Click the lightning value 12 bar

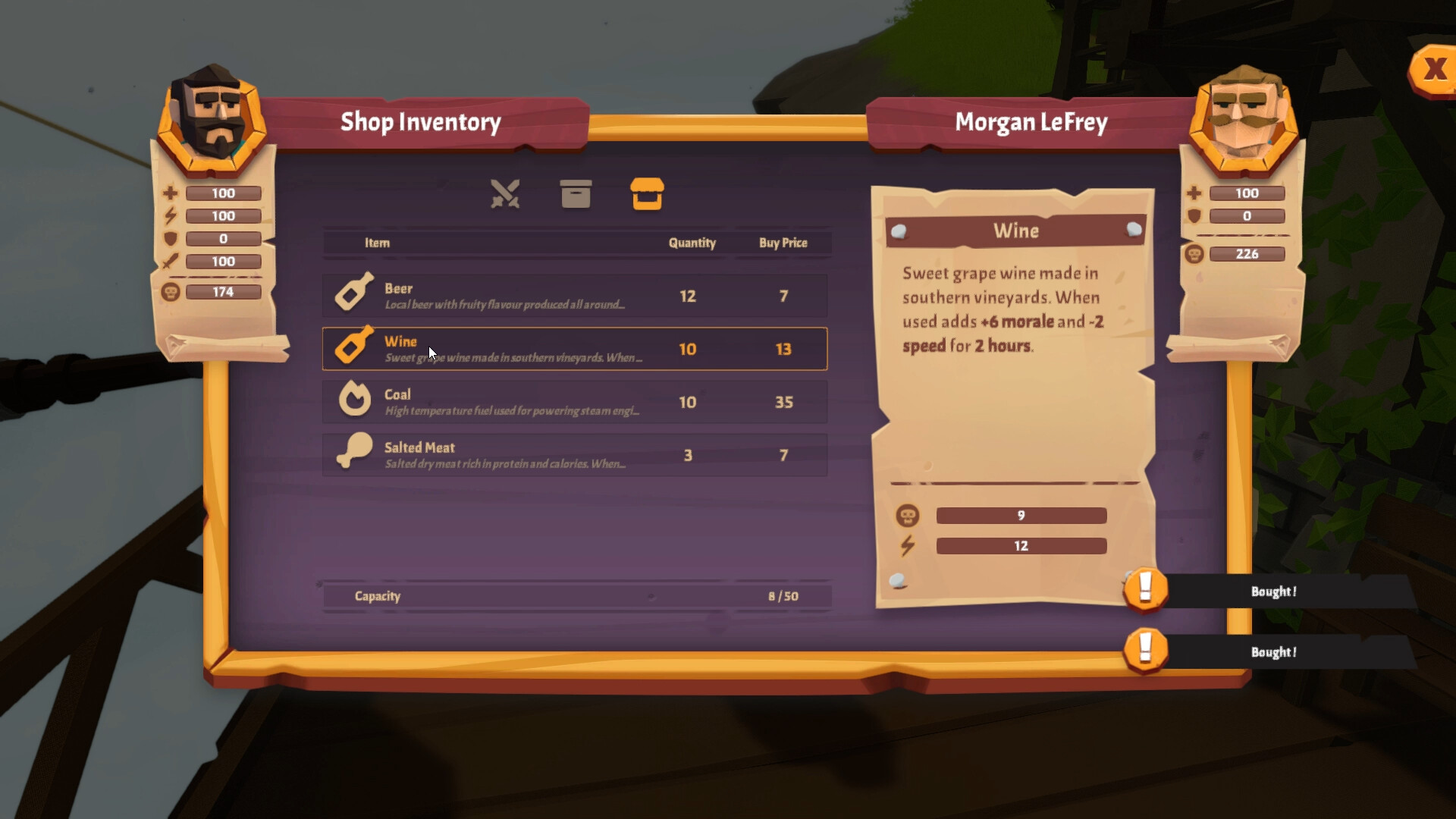(x=1021, y=545)
